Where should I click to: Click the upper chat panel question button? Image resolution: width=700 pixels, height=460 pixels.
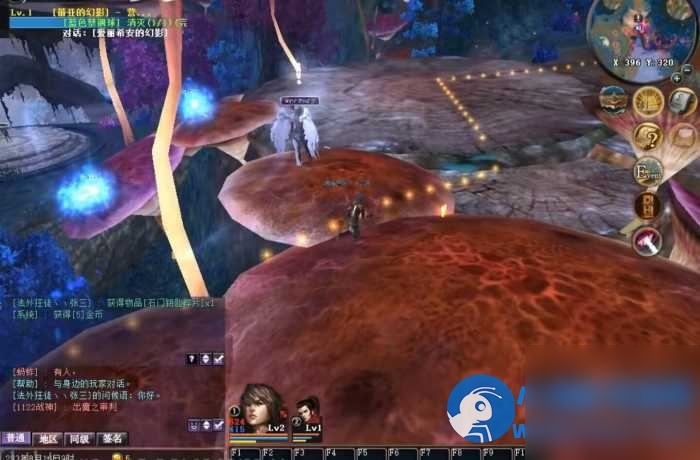click(192, 358)
